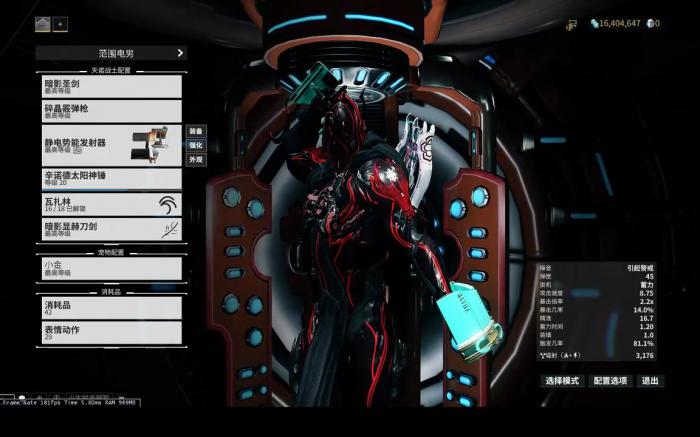Click the 装备 equip button
700x437 pixels.
196,131
